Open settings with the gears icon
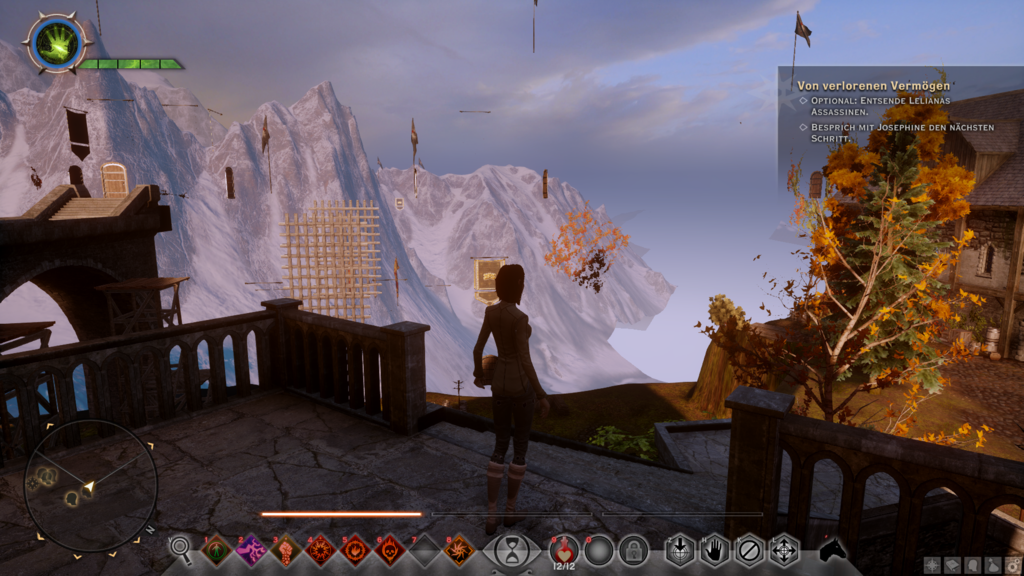The image size is (1024, 576). point(1012,566)
